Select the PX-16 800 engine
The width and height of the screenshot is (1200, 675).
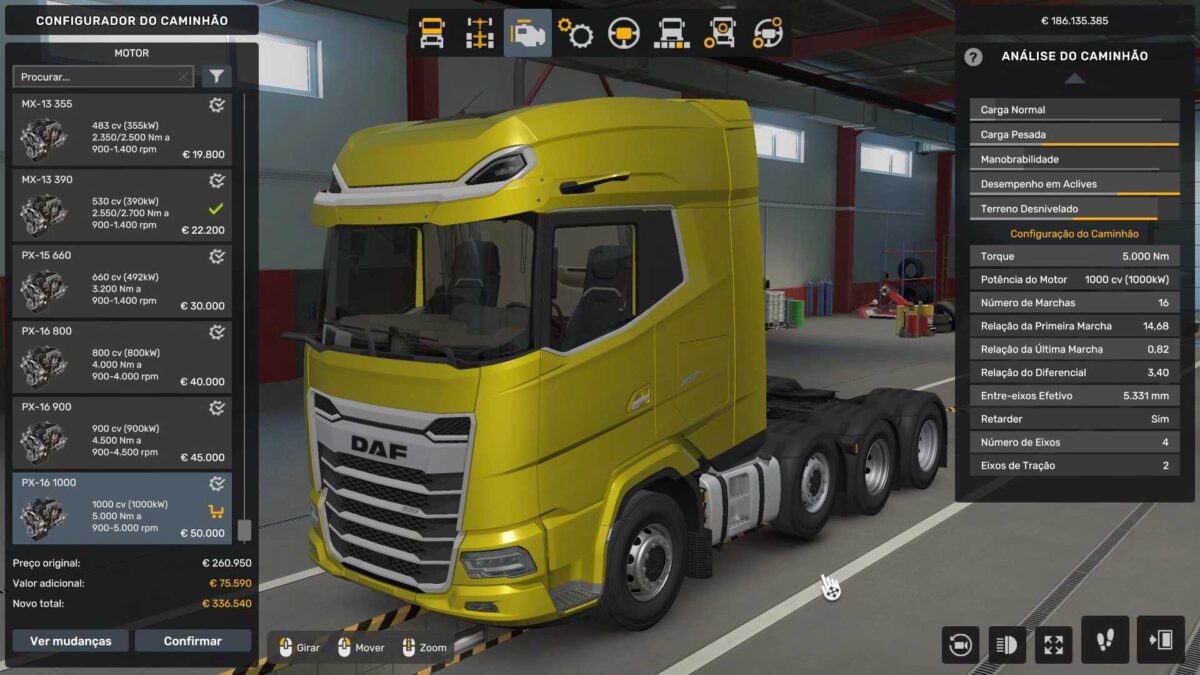click(122, 358)
